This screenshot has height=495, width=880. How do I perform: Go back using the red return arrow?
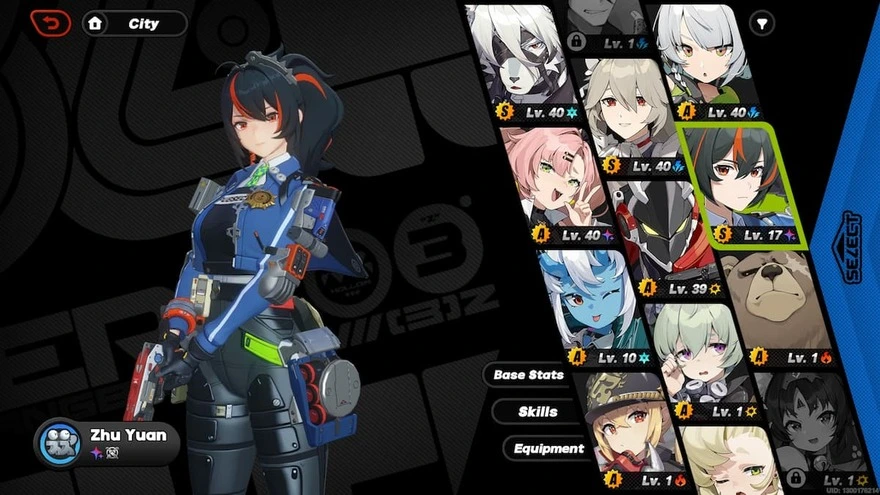(50, 22)
